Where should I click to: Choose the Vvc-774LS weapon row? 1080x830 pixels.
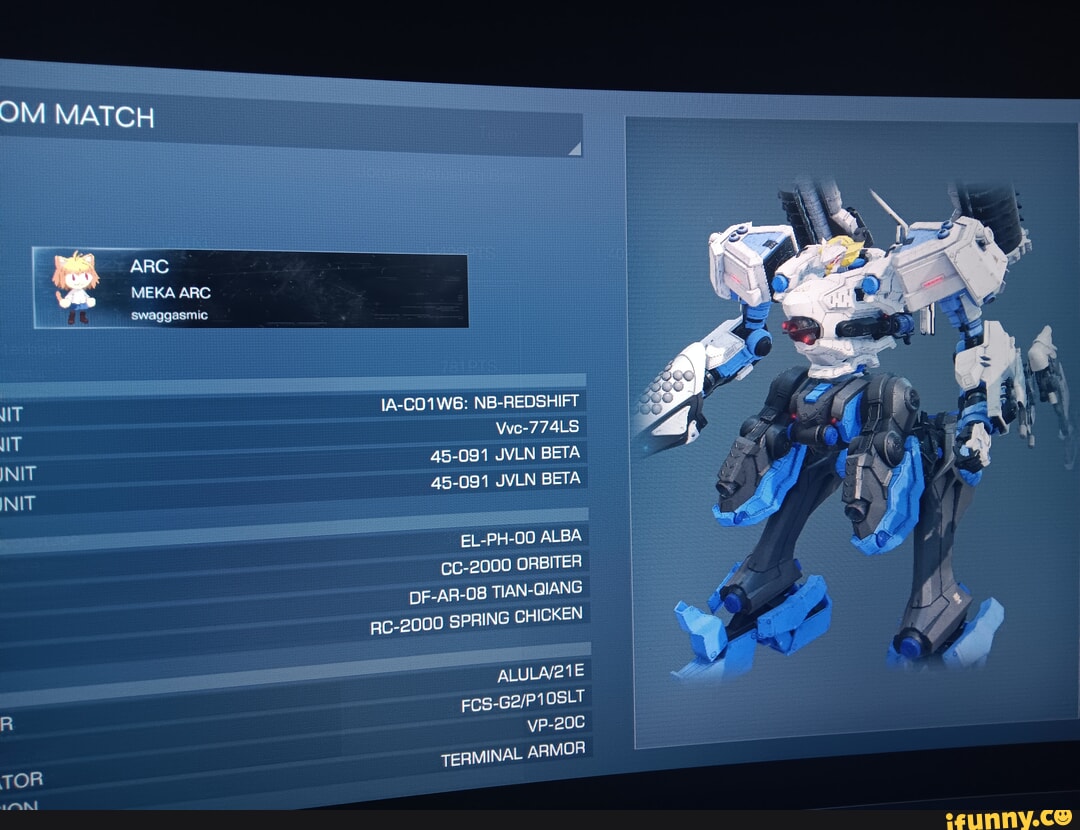(x=537, y=429)
